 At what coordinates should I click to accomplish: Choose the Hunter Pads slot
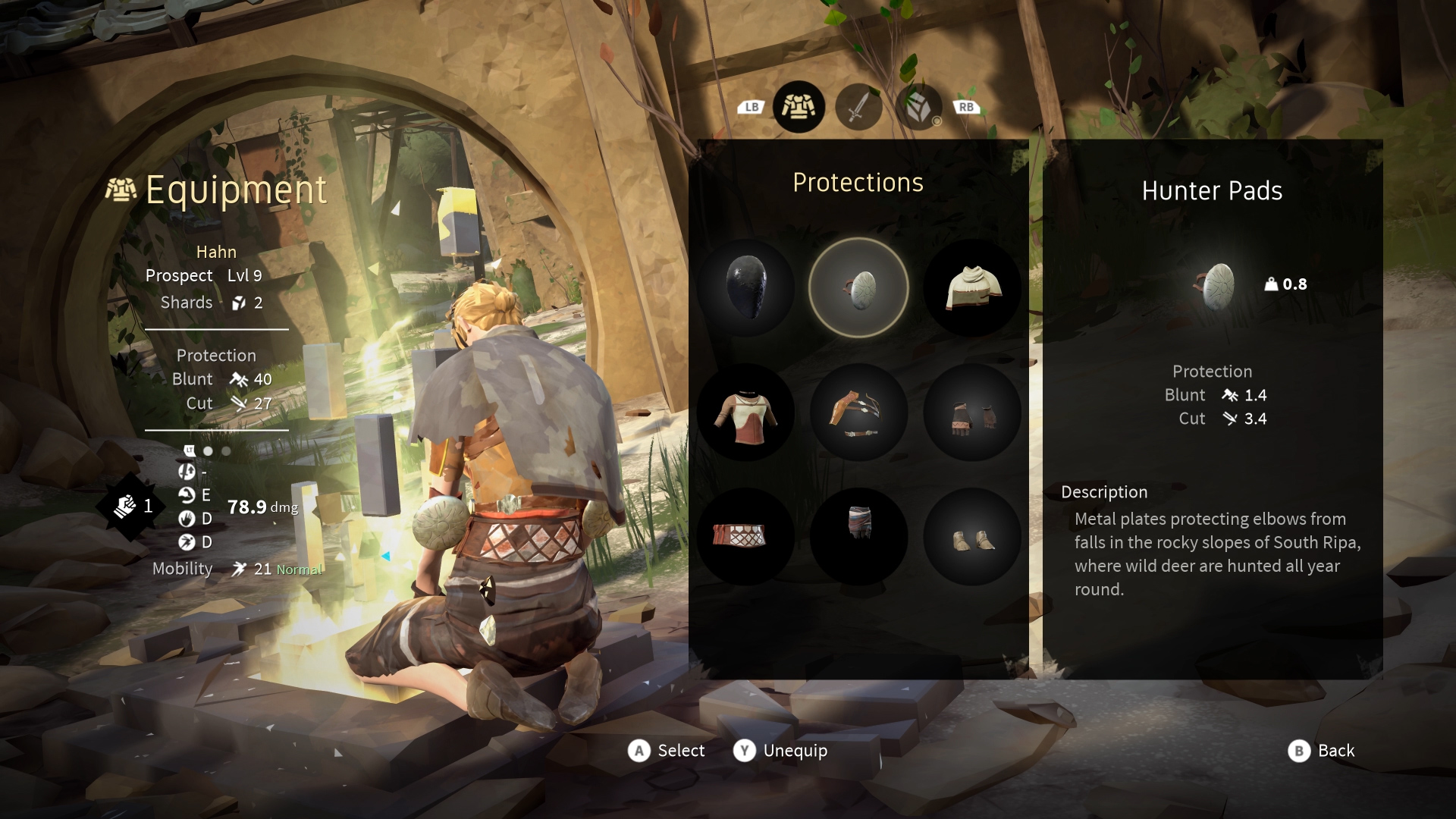(x=858, y=287)
